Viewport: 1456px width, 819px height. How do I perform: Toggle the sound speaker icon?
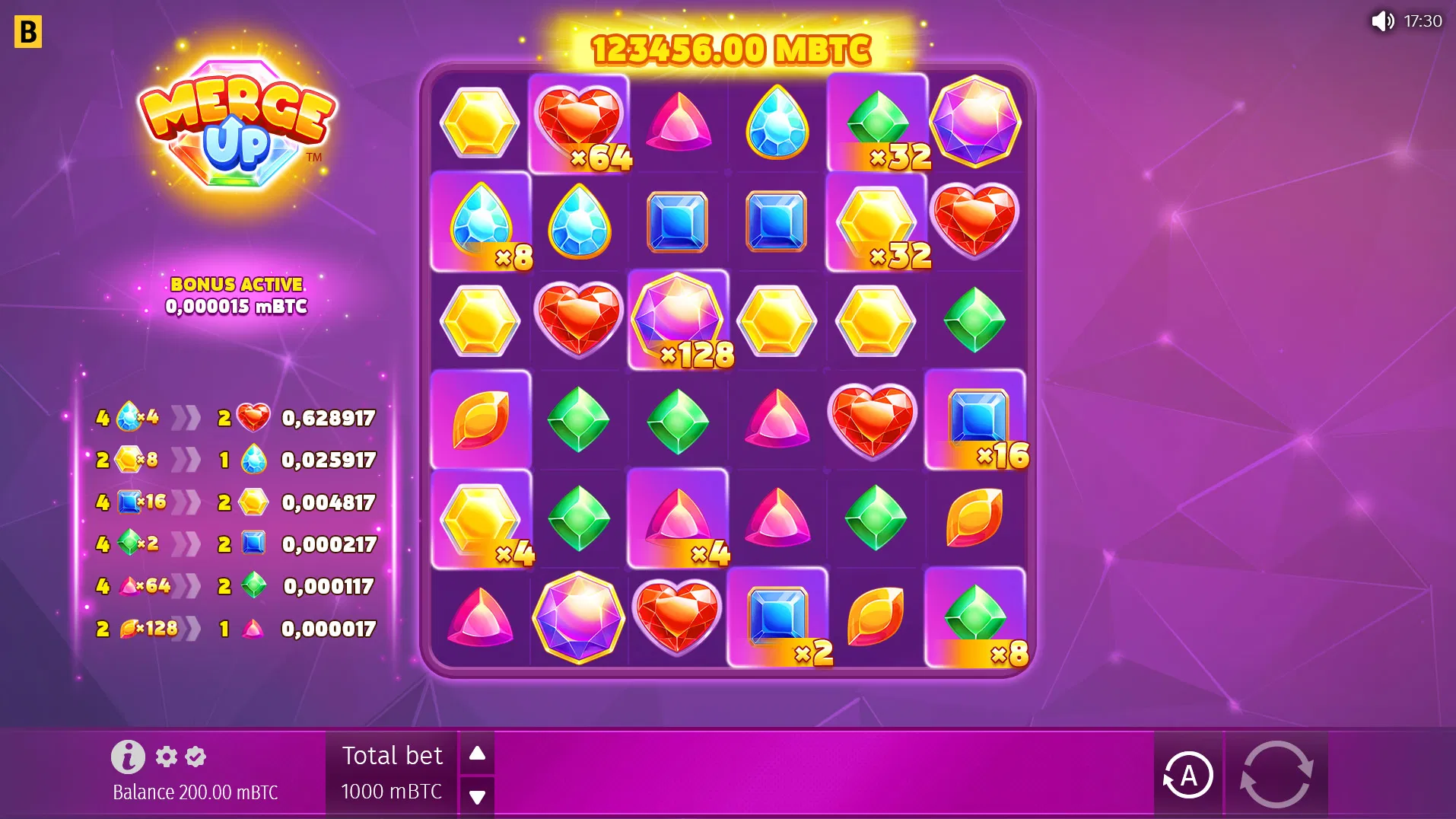point(1382,21)
